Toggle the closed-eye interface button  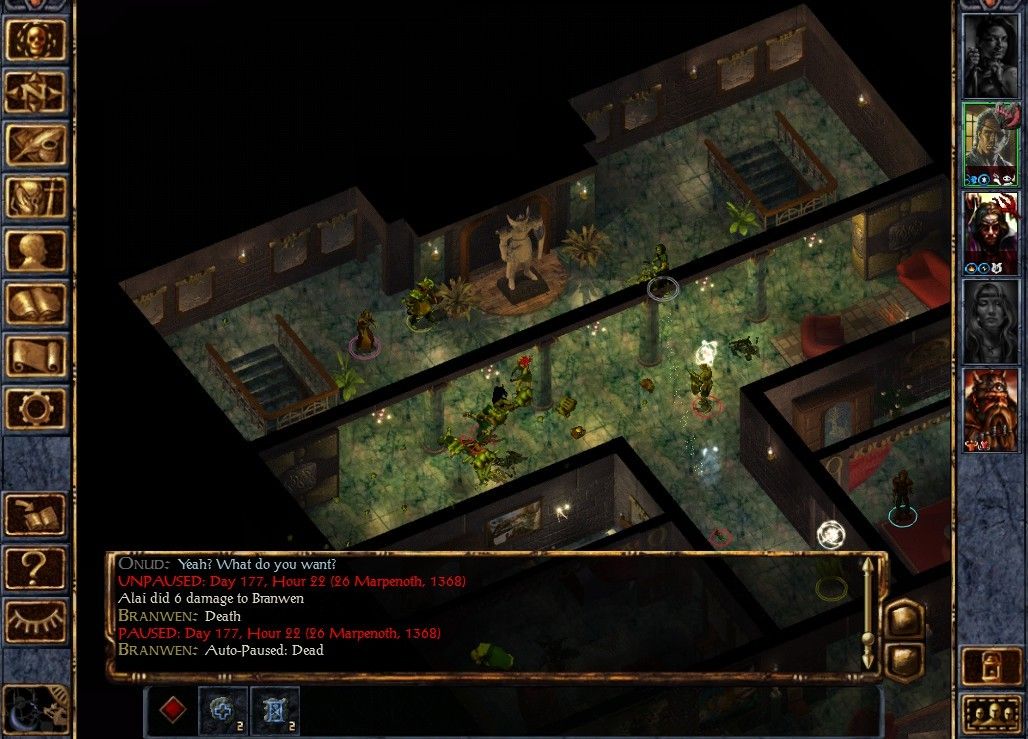[x=36, y=621]
